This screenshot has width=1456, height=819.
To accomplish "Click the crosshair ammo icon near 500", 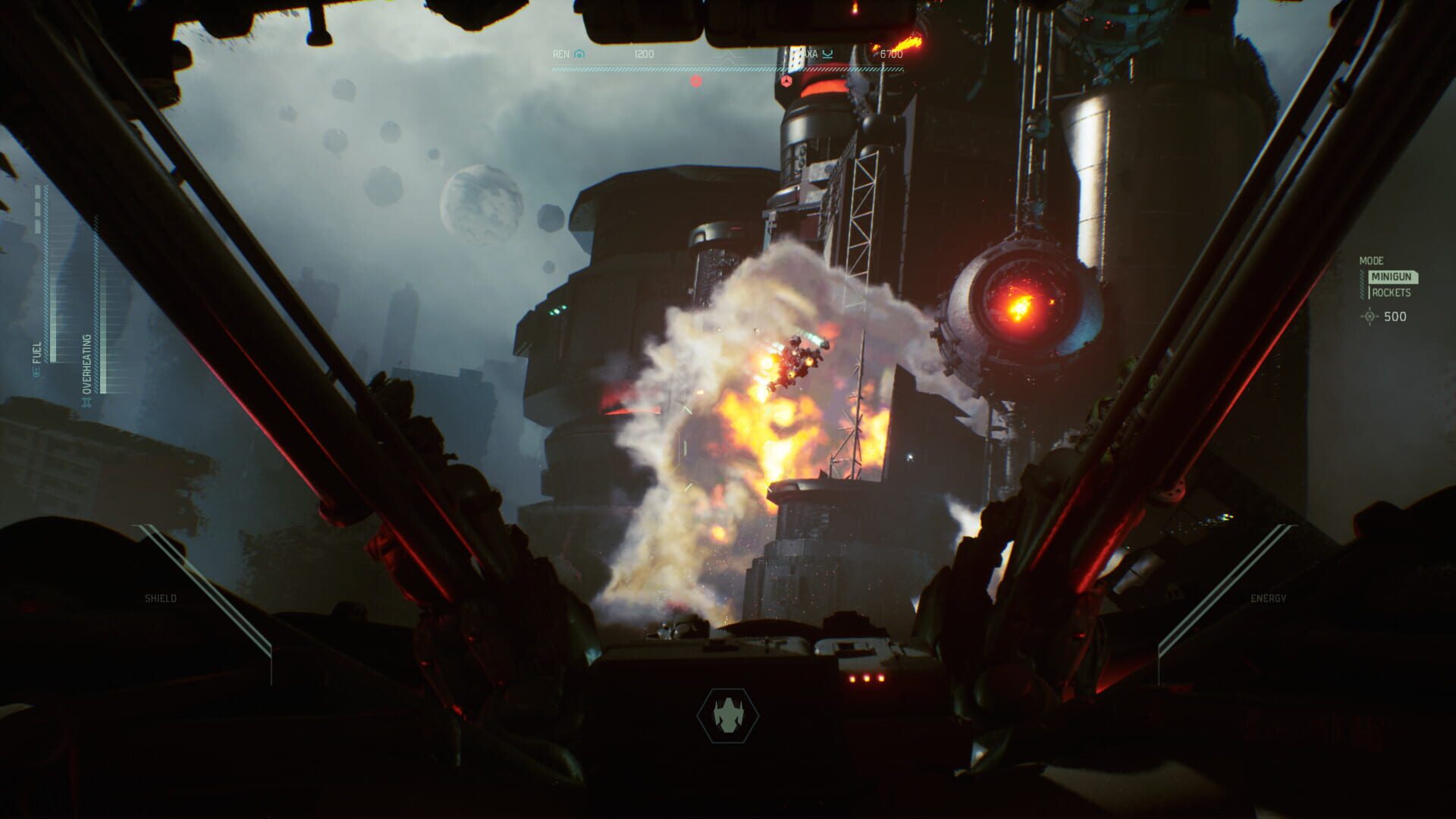I will pyautogui.click(x=1370, y=316).
